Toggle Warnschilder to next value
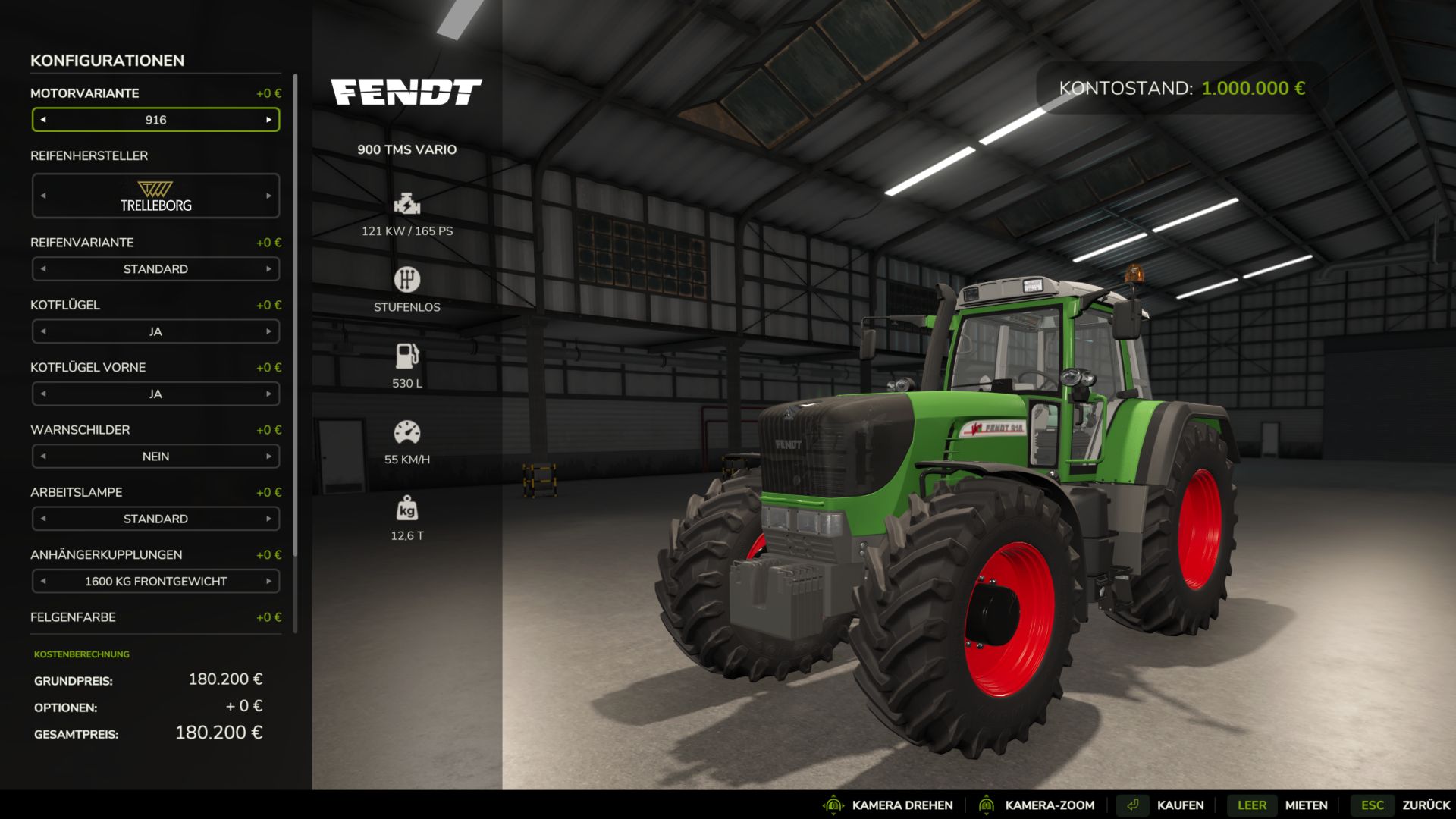The width and height of the screenshot is (1456, 819). [x=268, y=457]
